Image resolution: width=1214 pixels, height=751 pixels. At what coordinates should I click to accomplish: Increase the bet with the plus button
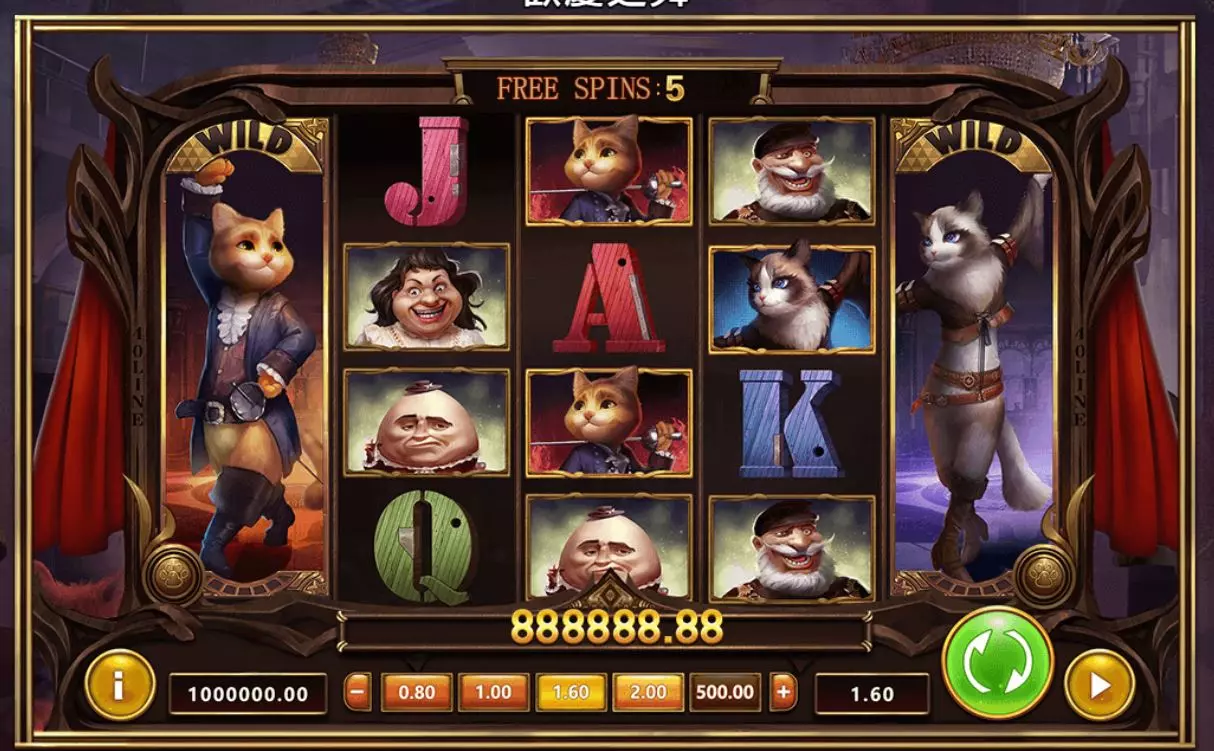(x=783, y=692)
